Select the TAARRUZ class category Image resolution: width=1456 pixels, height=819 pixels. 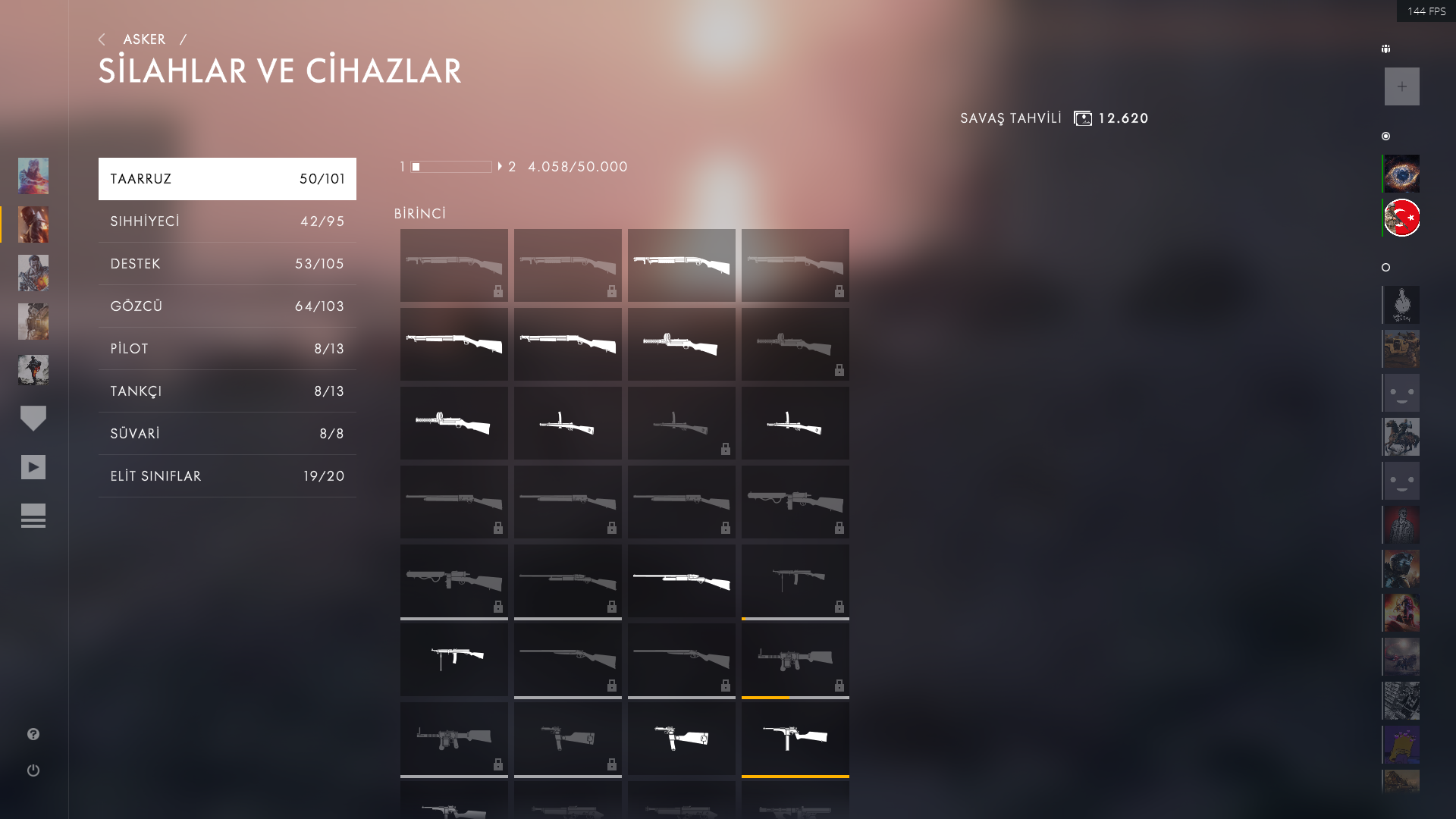pyautogui.click(x=227, y=179)
